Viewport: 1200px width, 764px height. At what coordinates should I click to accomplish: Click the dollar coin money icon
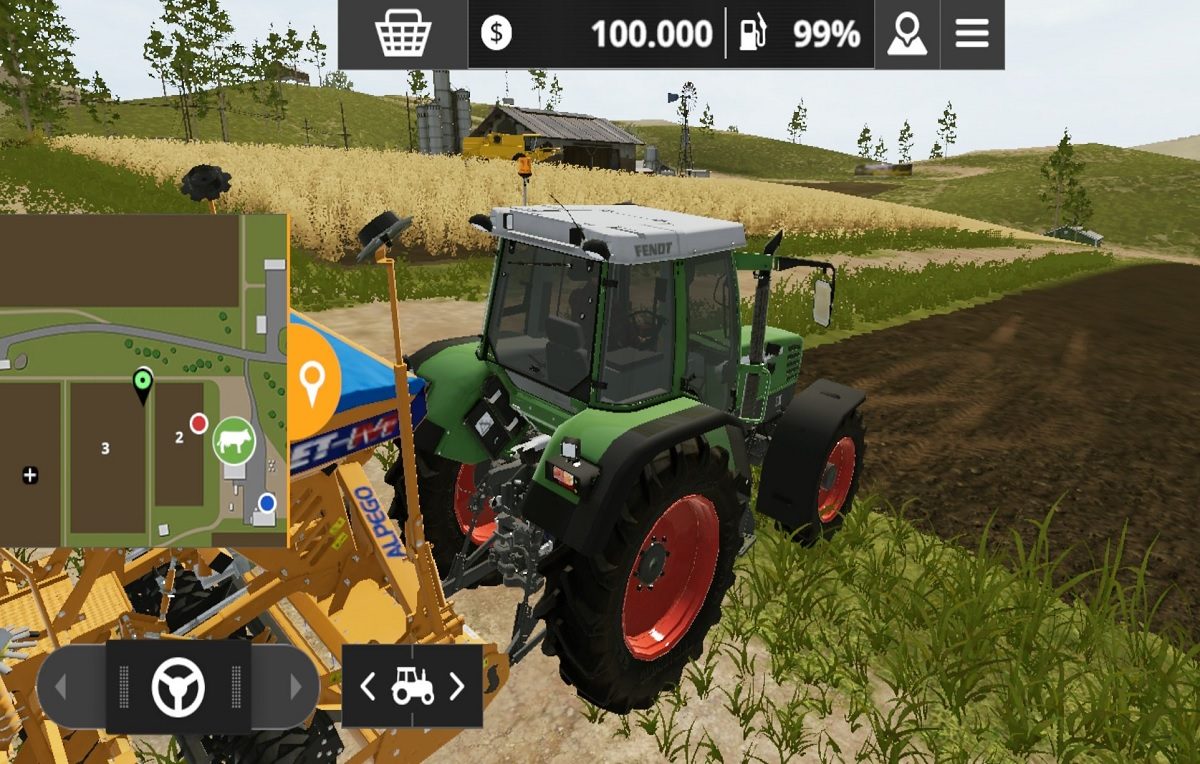496,34
